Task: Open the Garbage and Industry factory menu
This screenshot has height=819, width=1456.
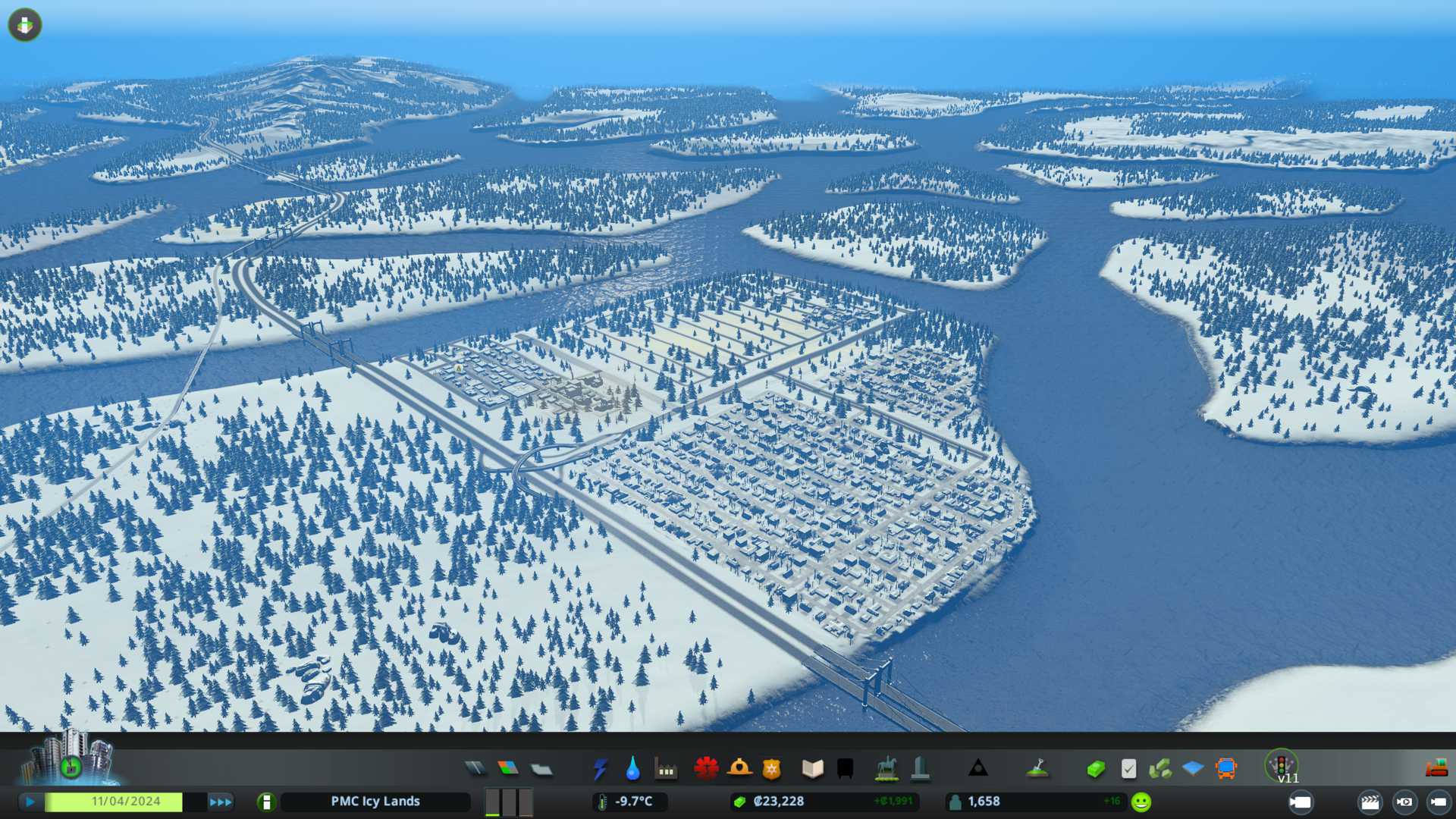Action: point(666,769)
